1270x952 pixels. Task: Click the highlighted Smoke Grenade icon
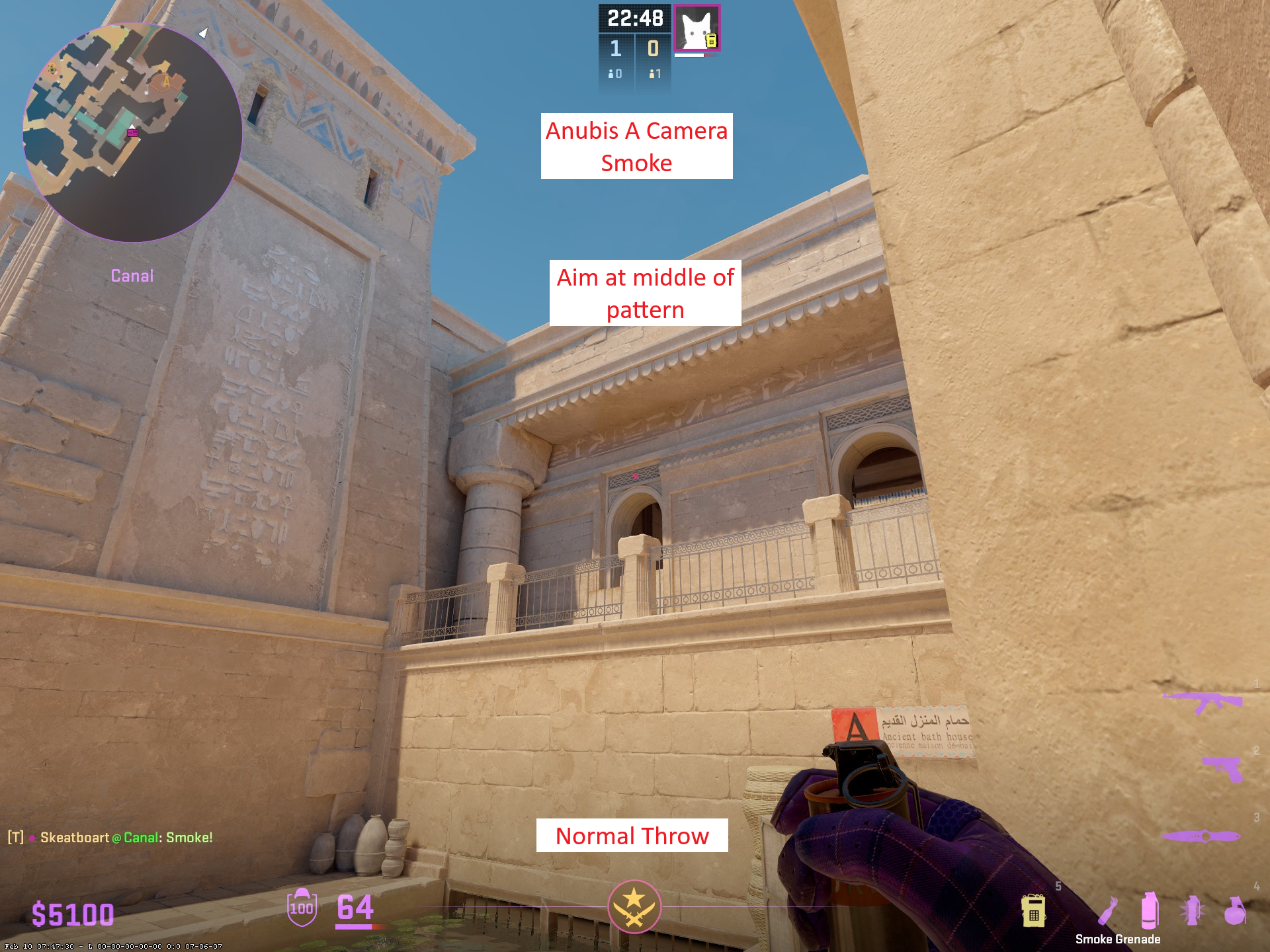point(1150,910)
